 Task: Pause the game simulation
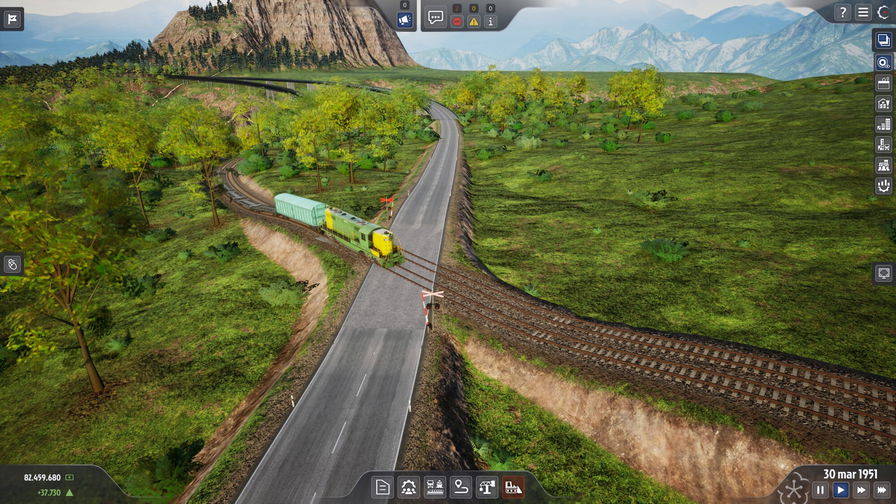point(820,490)
